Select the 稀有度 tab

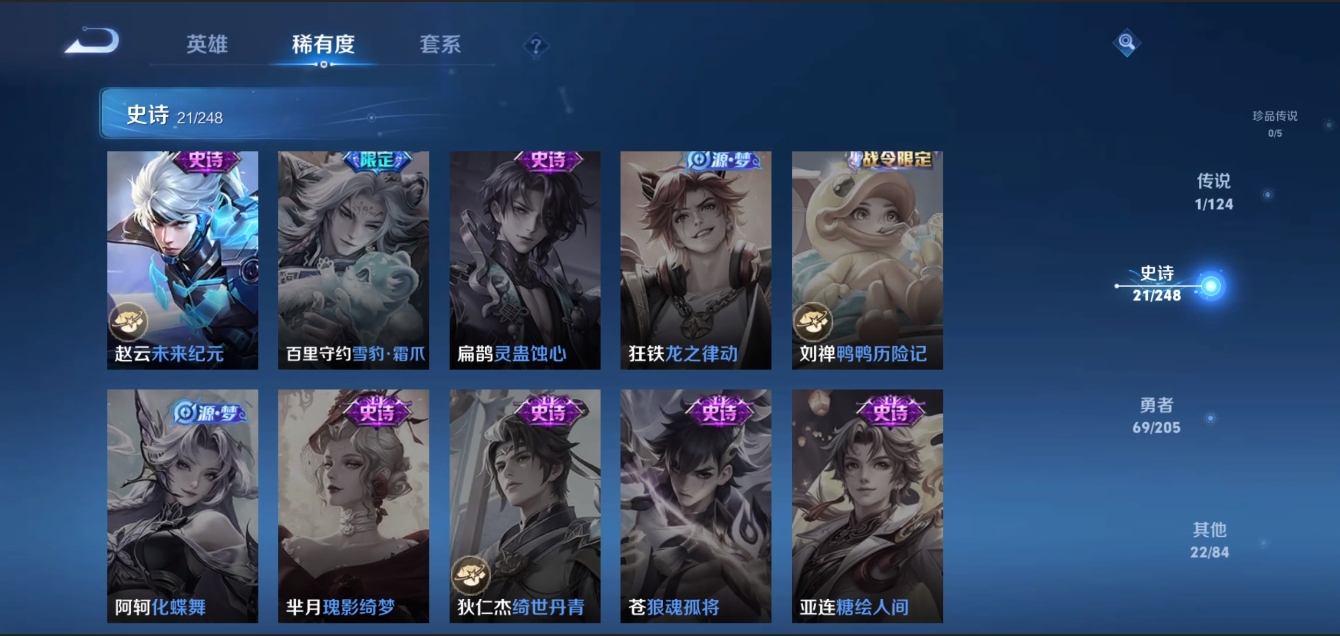click(x=323, y=45)
